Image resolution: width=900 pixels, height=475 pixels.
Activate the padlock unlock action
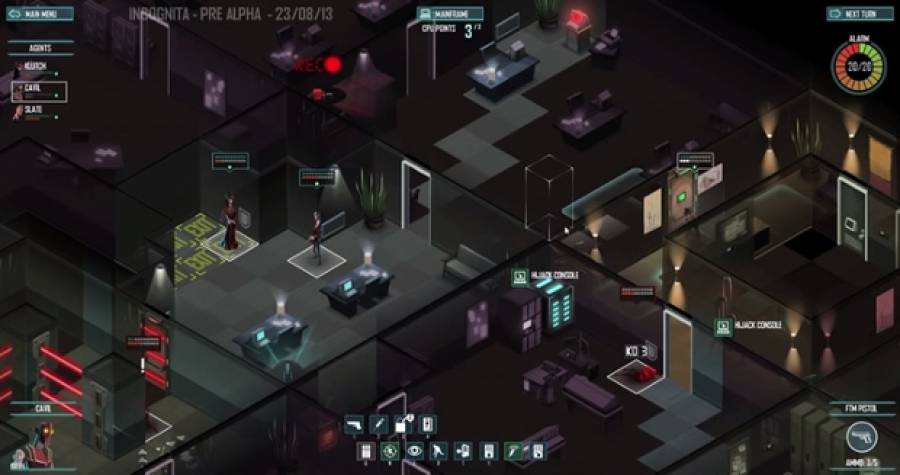click(403, 425)
